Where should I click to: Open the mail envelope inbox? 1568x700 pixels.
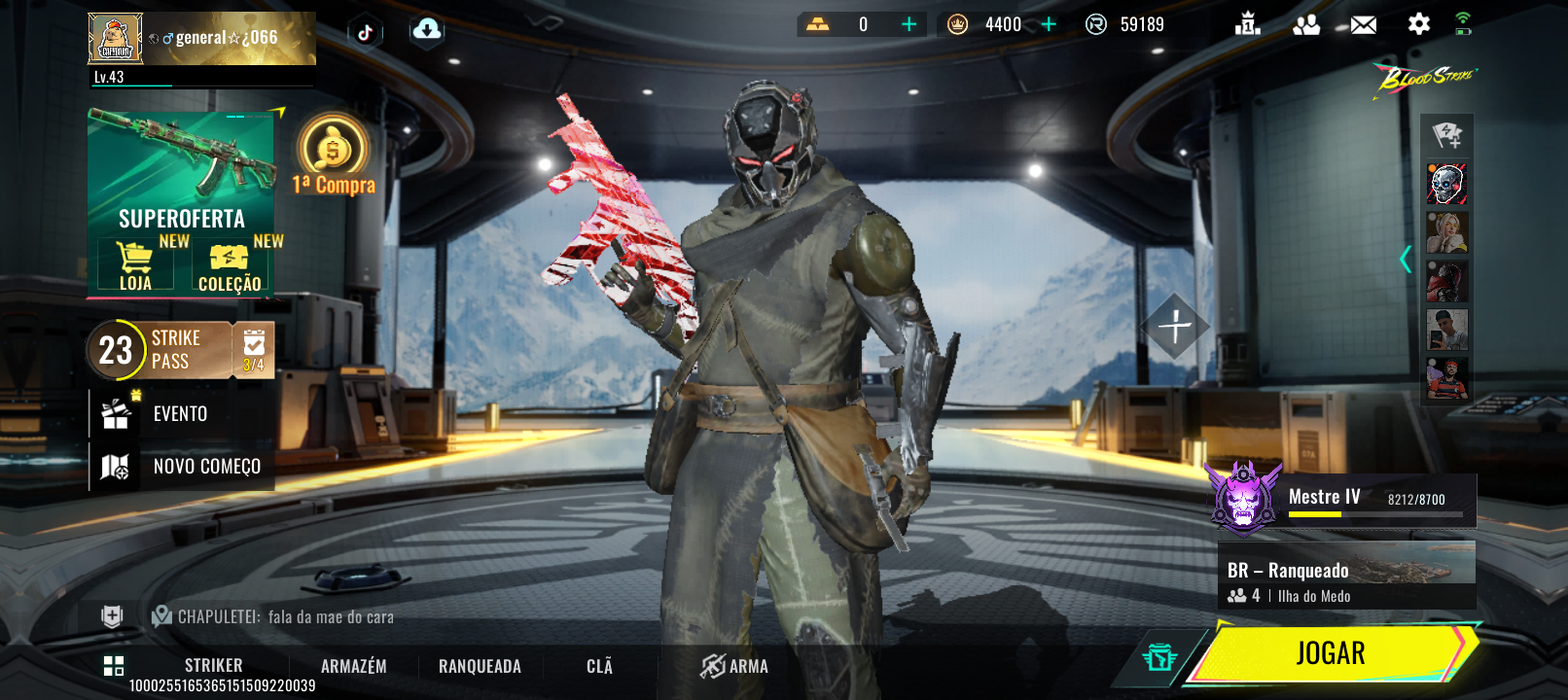(x=1363, y=25)
